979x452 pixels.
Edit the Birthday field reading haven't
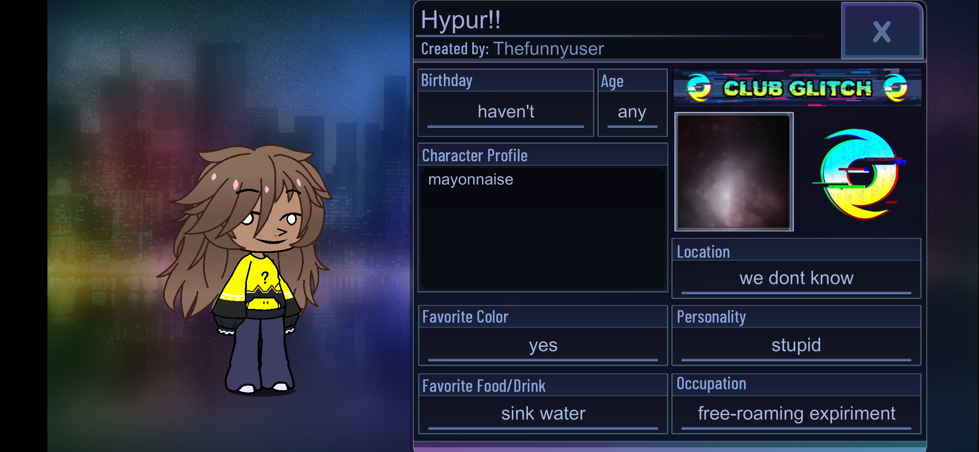[x=505, y=112]
